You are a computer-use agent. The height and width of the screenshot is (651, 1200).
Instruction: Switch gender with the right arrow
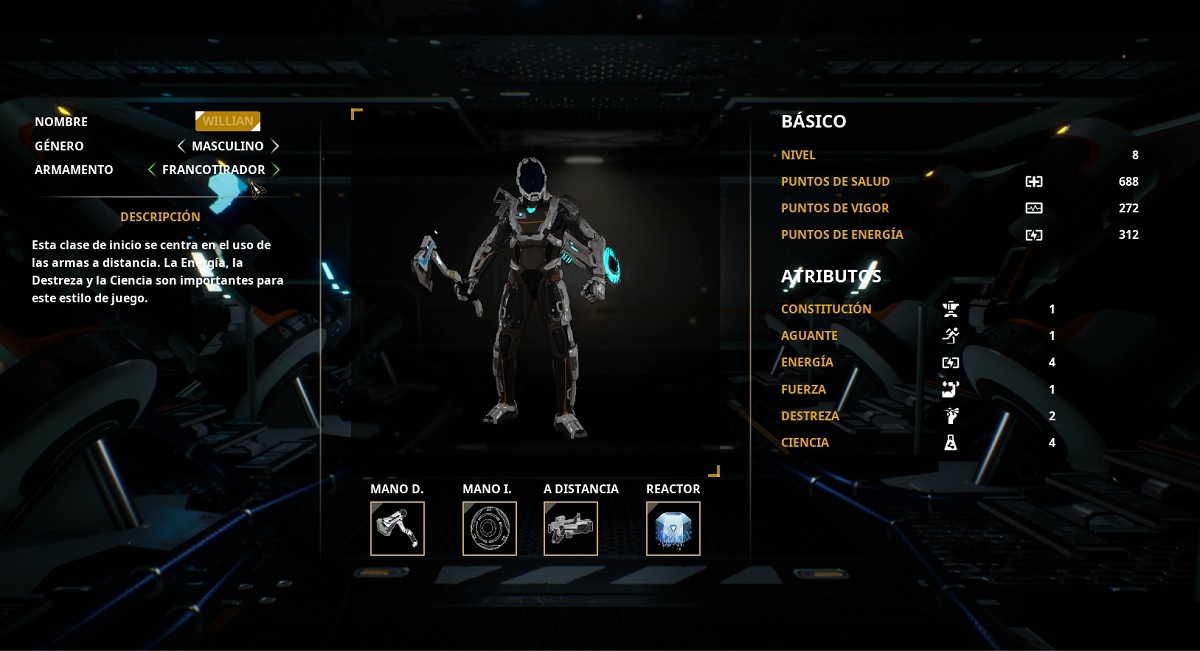point(275,146)
